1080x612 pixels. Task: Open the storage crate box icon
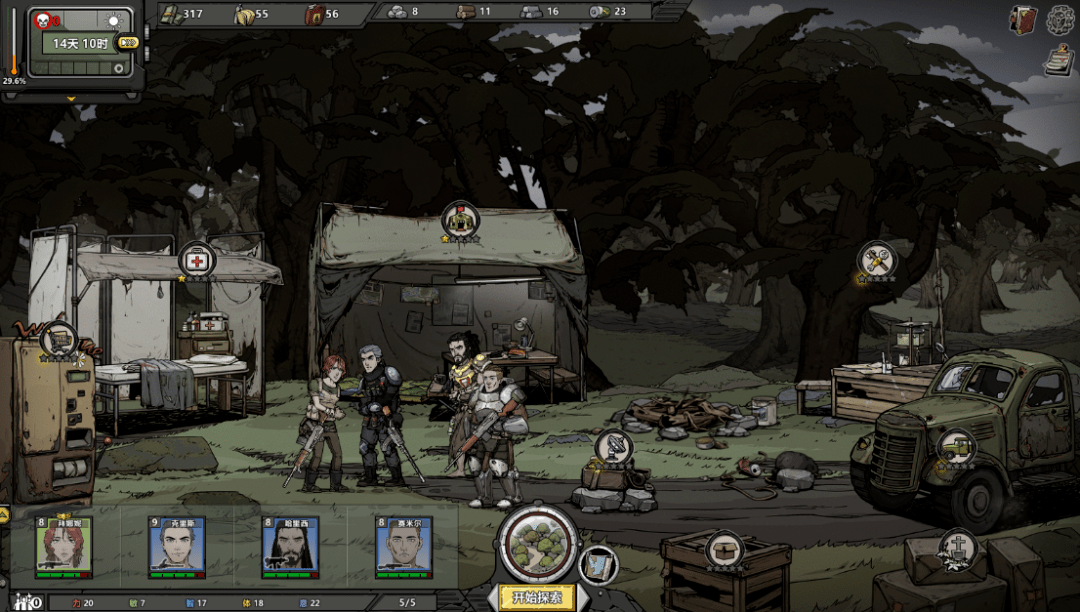(x=724, y=549)
